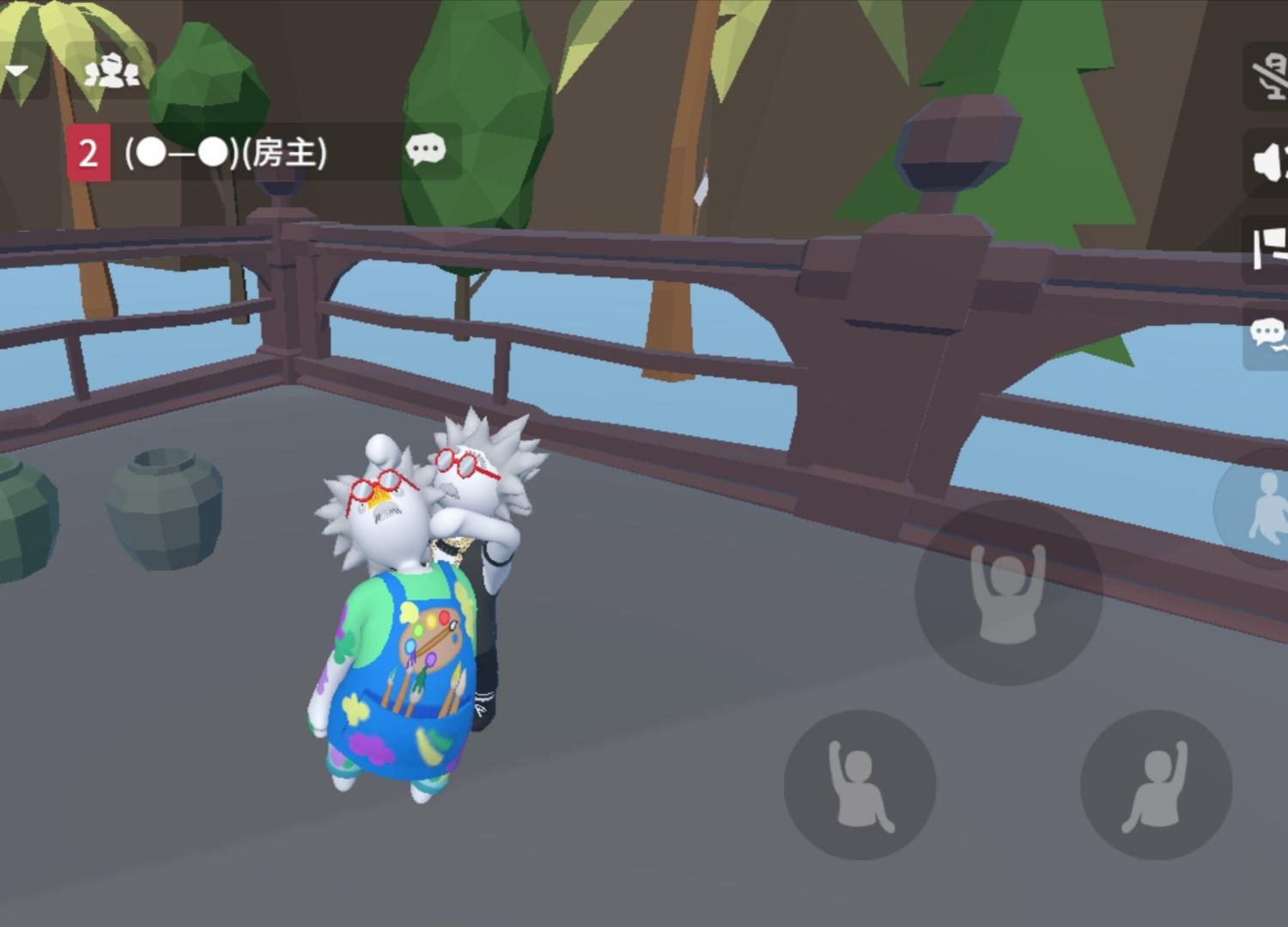Open the chat panel on the right edge

[x=1268, y=330]
